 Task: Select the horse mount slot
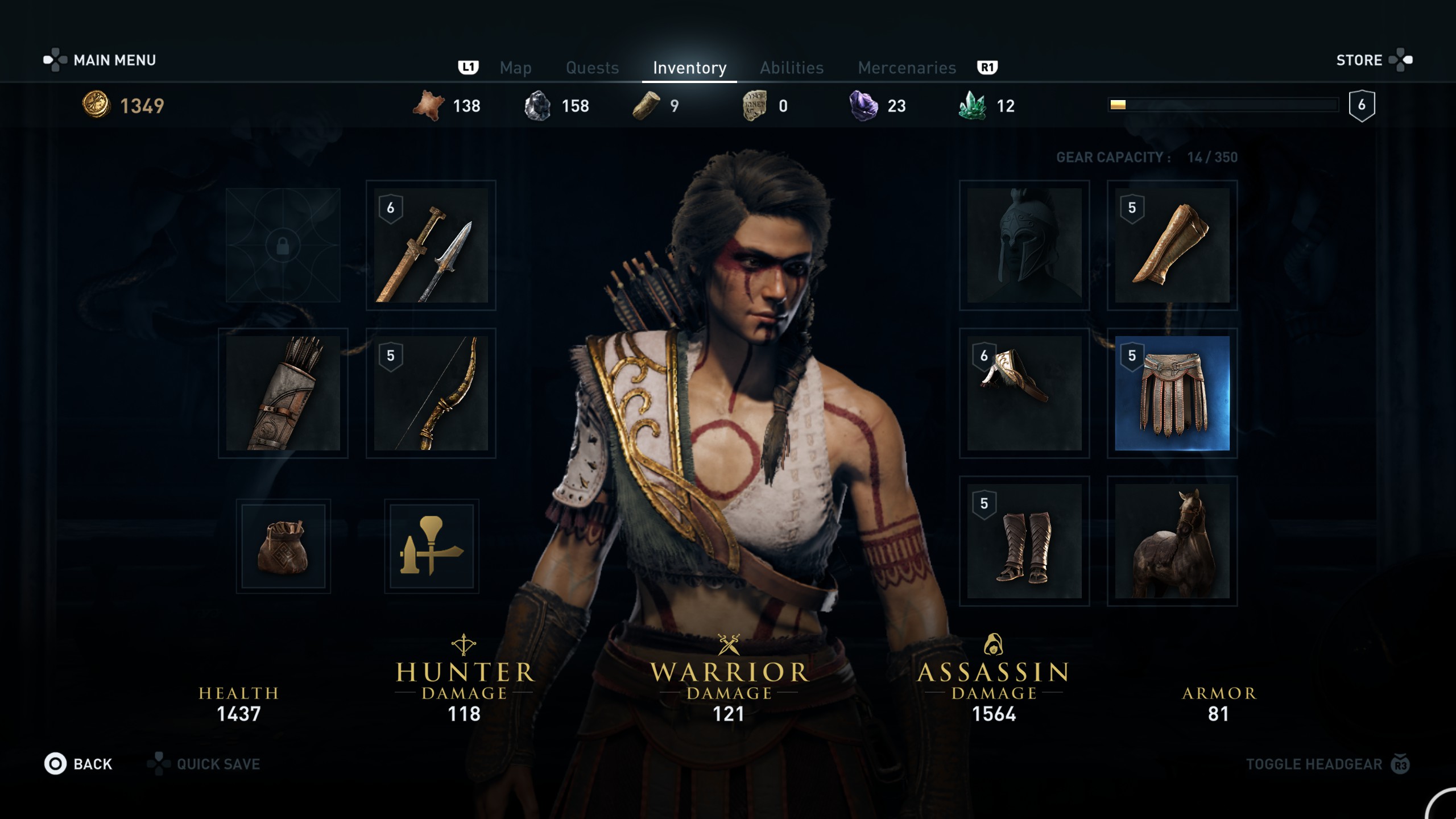click(x=1172, y=541)
